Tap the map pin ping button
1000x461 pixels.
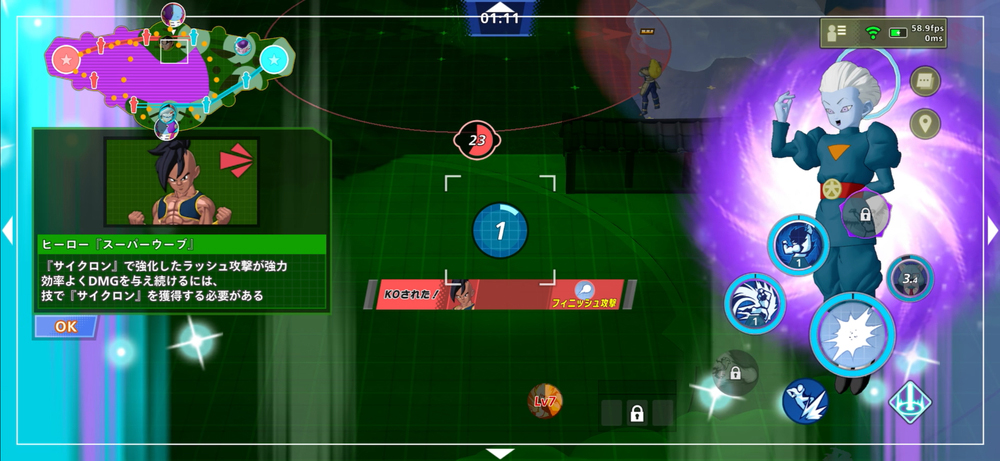click(x=924, y=123)
